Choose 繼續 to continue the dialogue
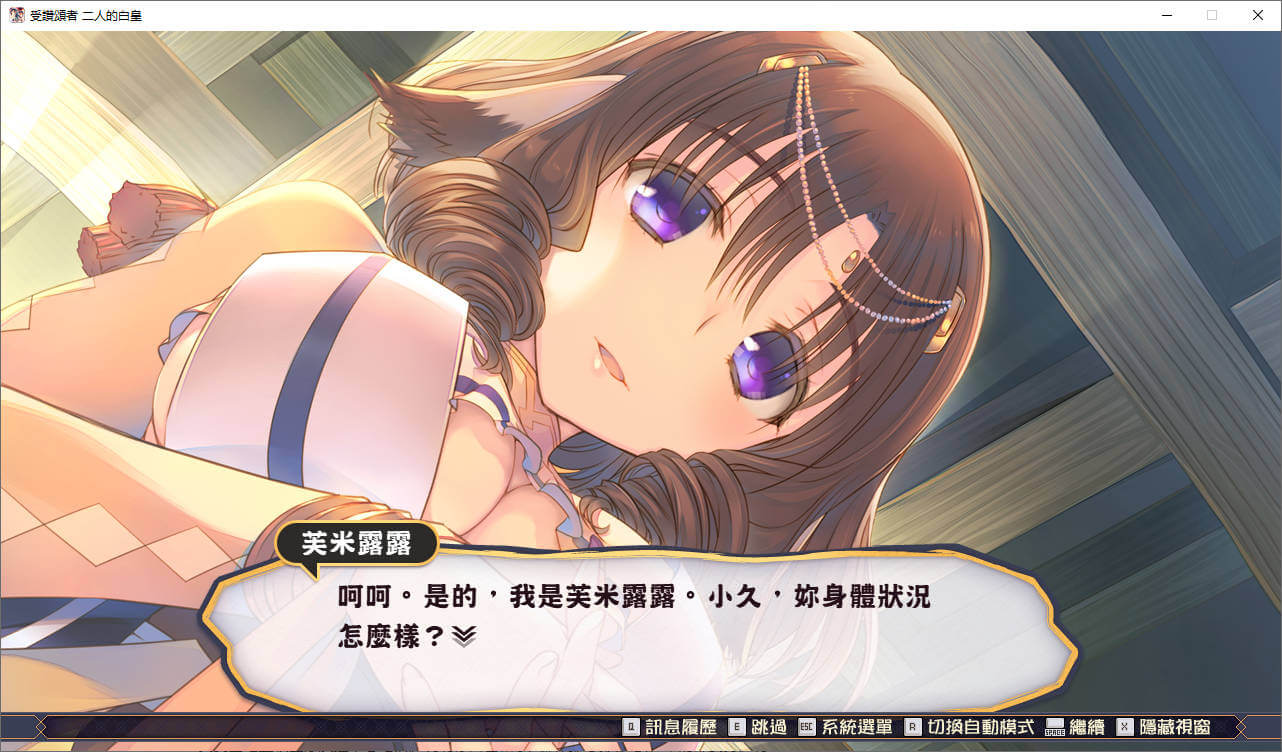The height and width of the screenshot is (752, 1282). [1075, 727]
